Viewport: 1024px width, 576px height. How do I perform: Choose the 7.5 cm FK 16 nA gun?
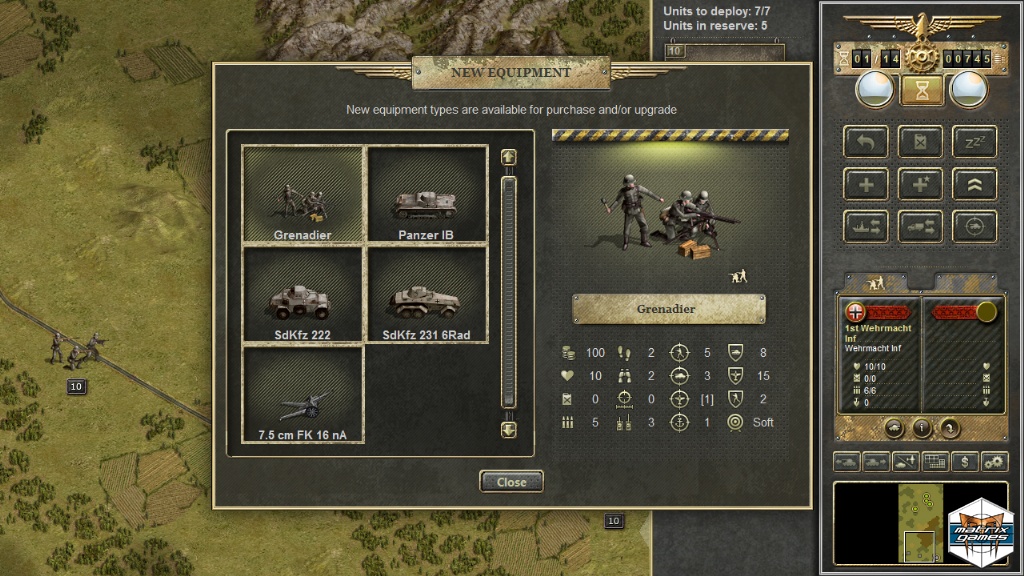pyautogui.click(x=303, y=394)
